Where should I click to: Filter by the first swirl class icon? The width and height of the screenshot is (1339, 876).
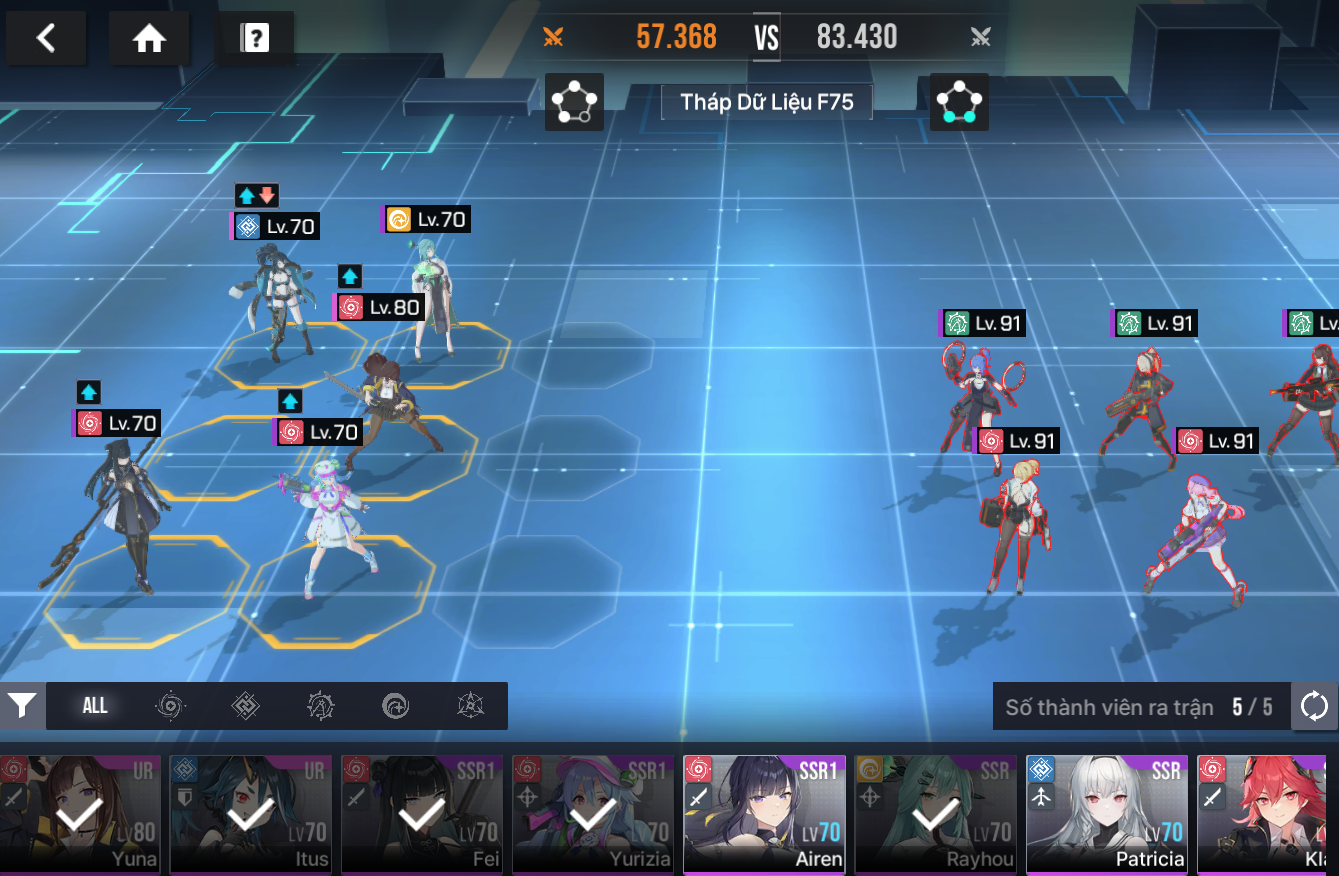coord(170,706)
